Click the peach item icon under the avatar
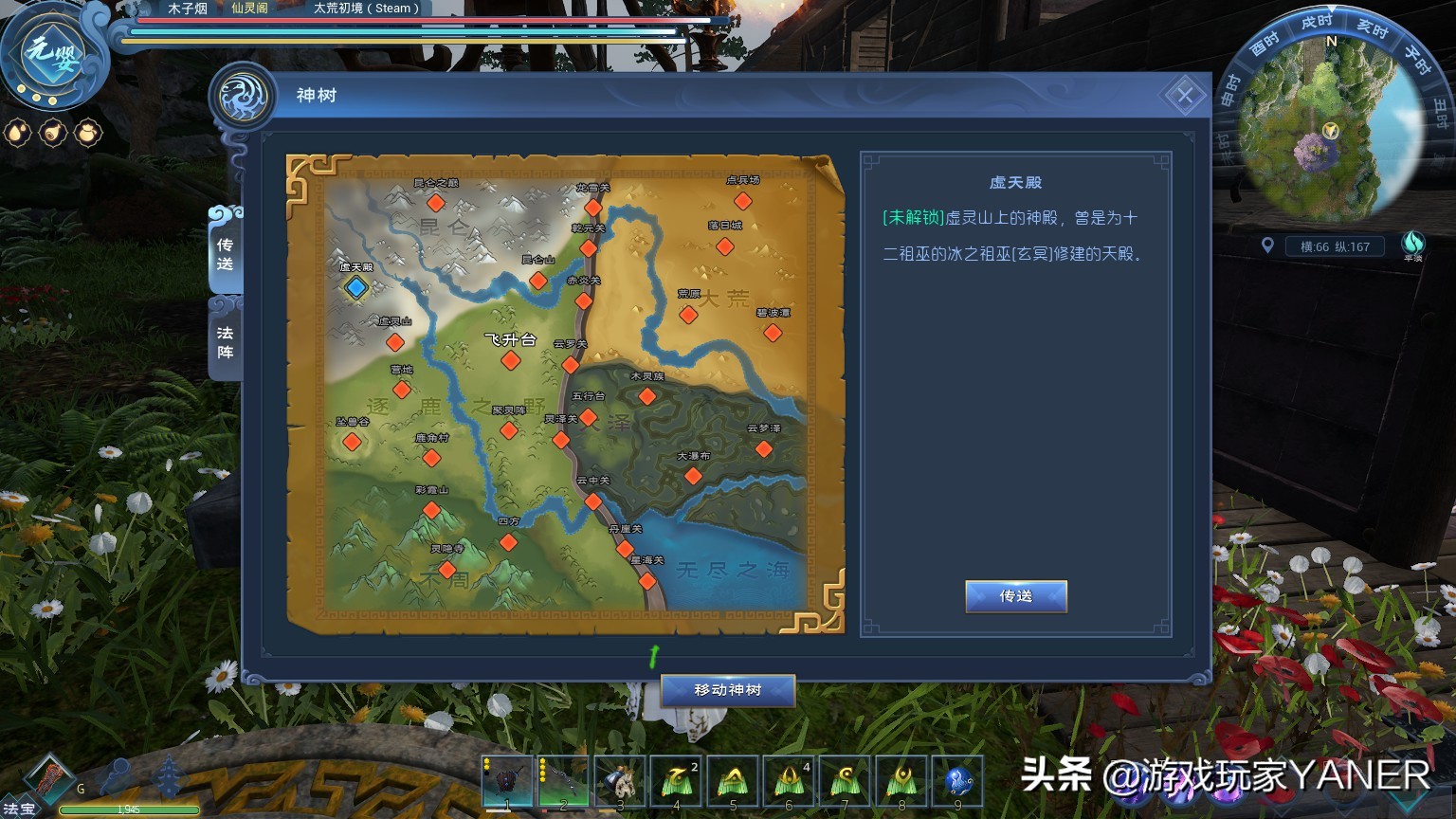This screenshot has width=1456, height=819. 52,133
